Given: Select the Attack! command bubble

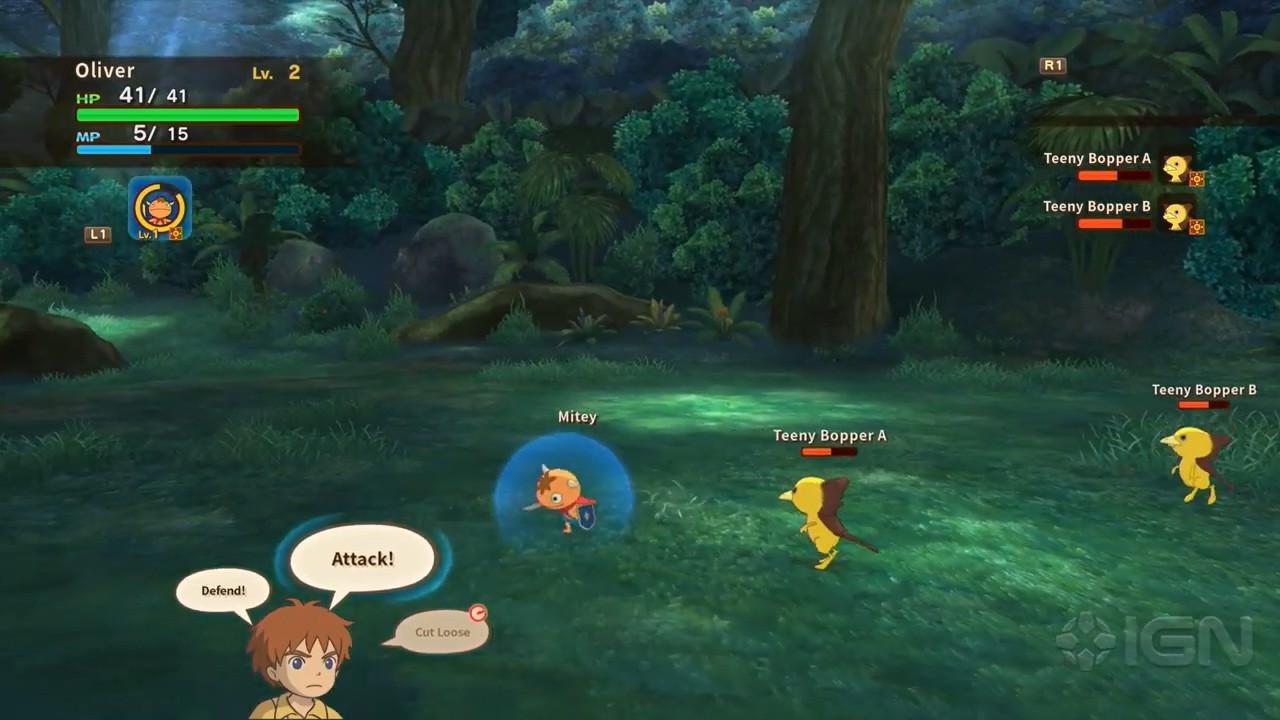Looking at the screenshot, I should click(362, 559).
